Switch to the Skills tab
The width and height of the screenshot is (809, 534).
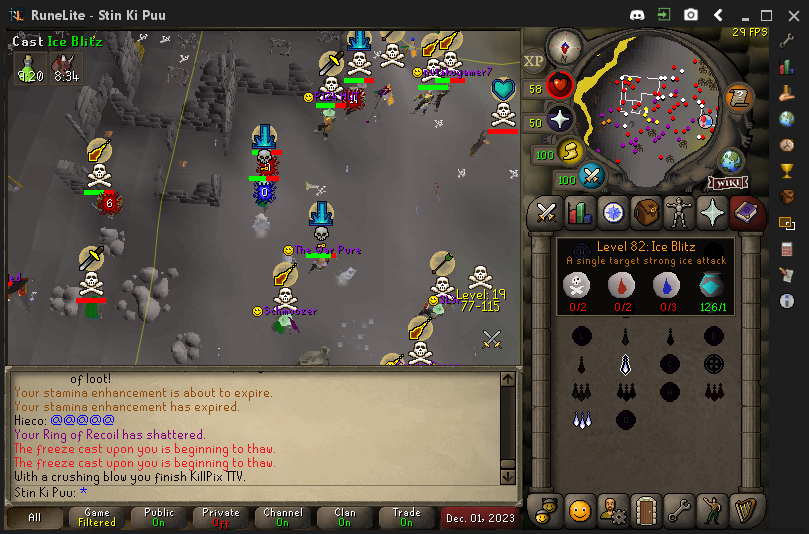point(579,212)
